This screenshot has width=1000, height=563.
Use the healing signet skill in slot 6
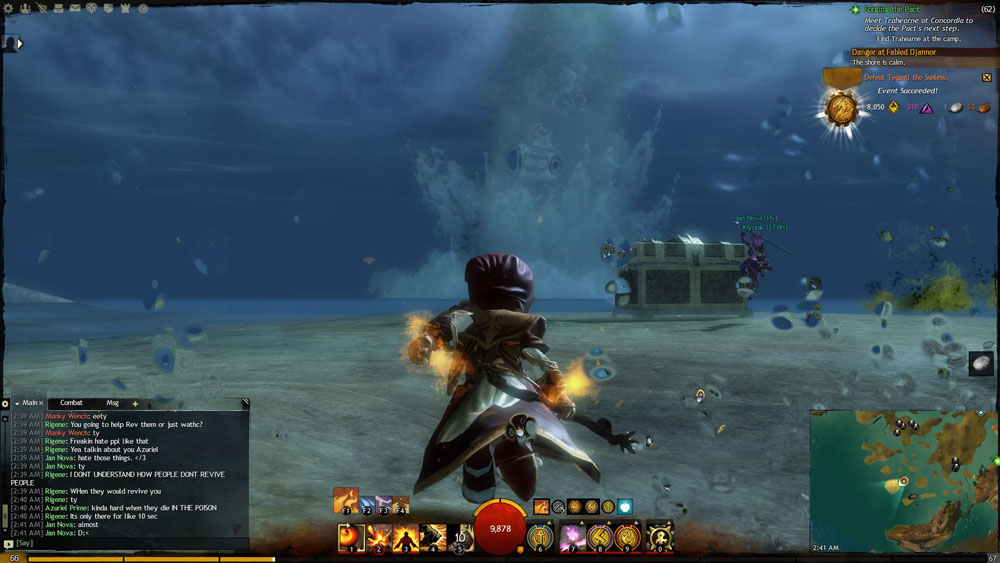(542, 537)
